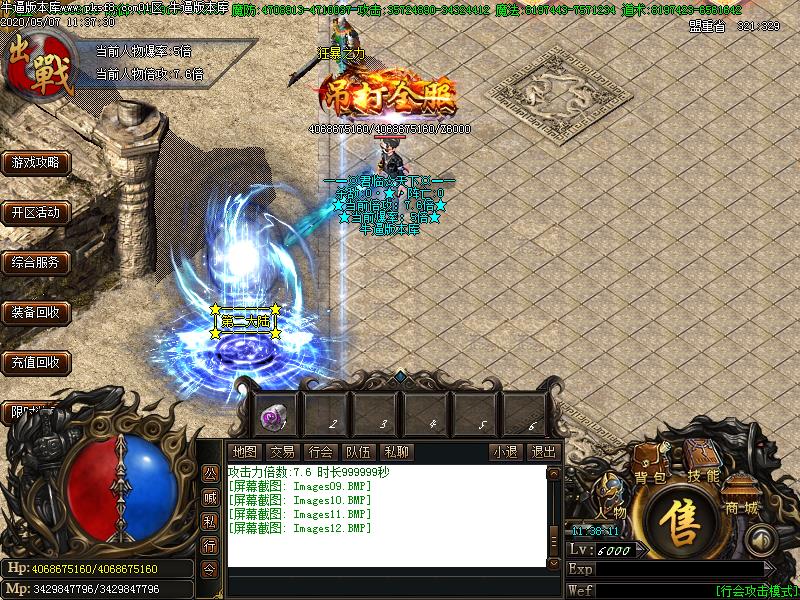The image size is (800, 600).
Task: Open the 综合服务 general services menu
Action: (35, 262)
